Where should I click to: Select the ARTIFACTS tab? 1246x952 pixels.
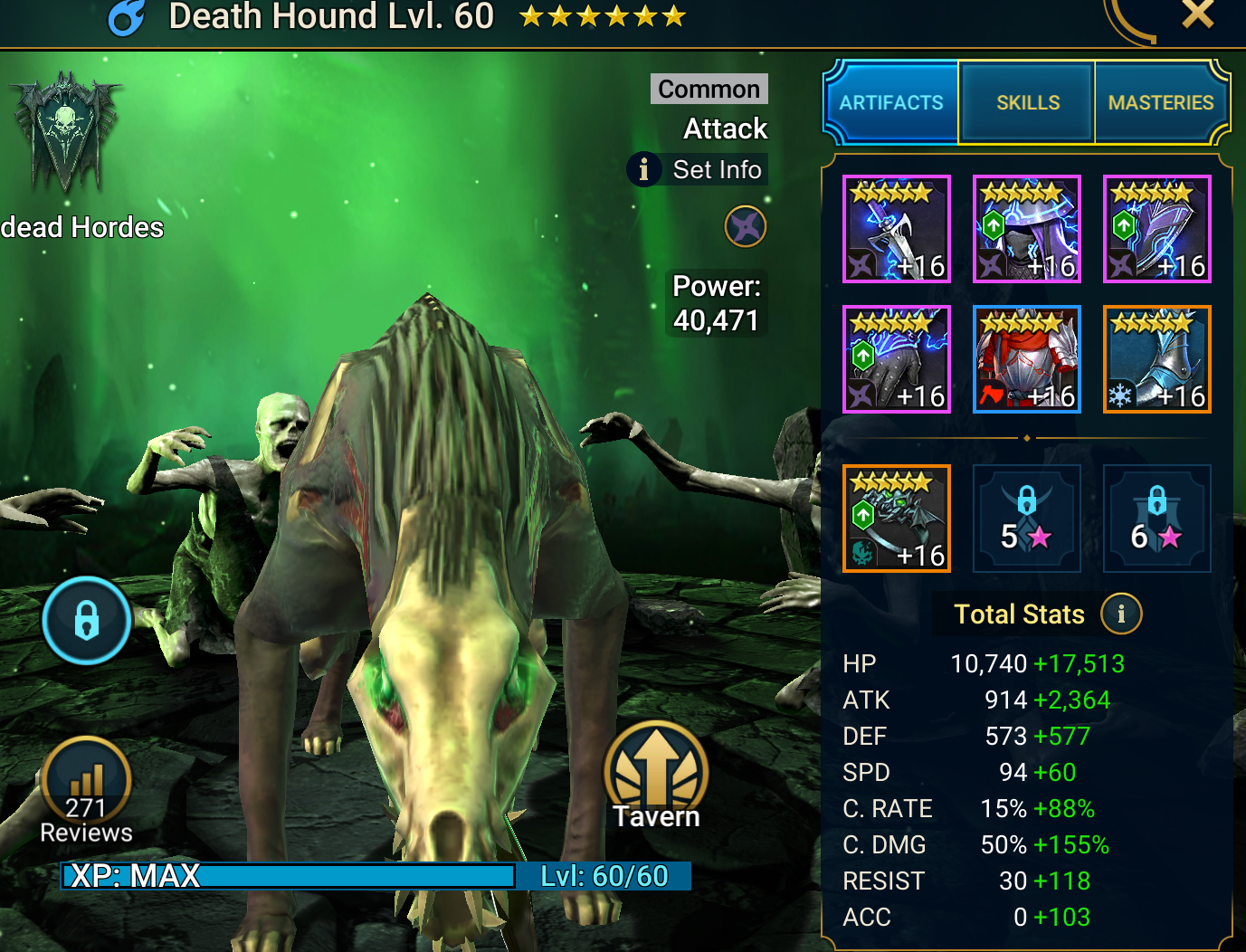click(x=890, y=102)
